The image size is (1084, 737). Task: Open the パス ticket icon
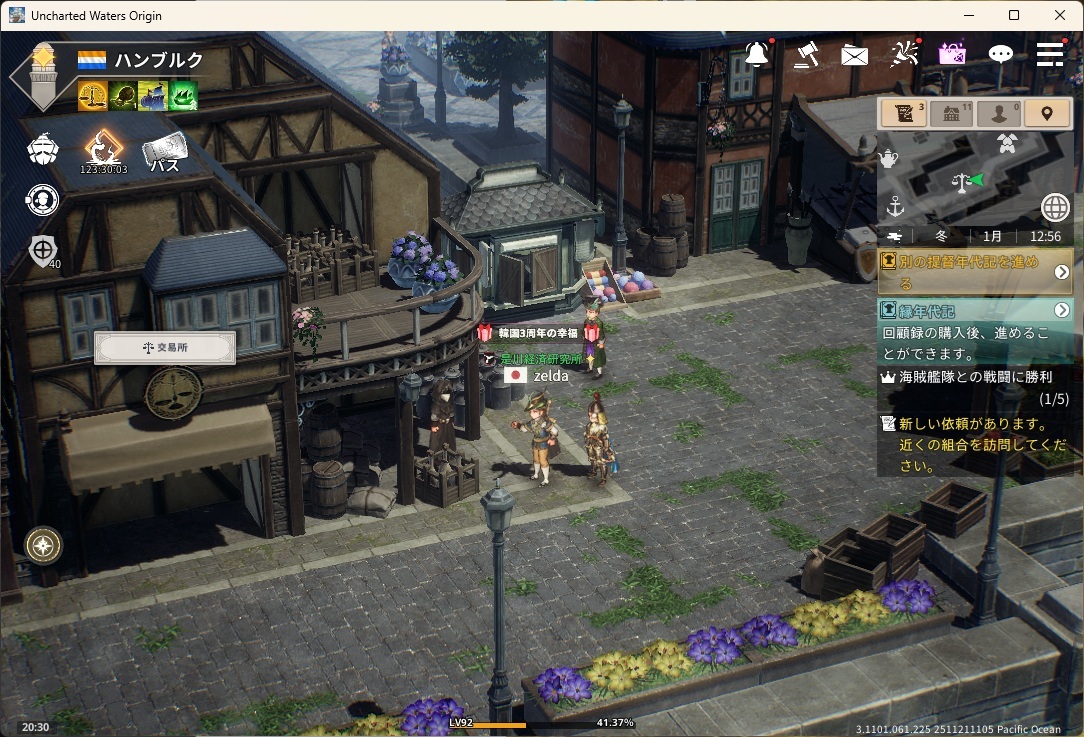click(x=165, y=152)
